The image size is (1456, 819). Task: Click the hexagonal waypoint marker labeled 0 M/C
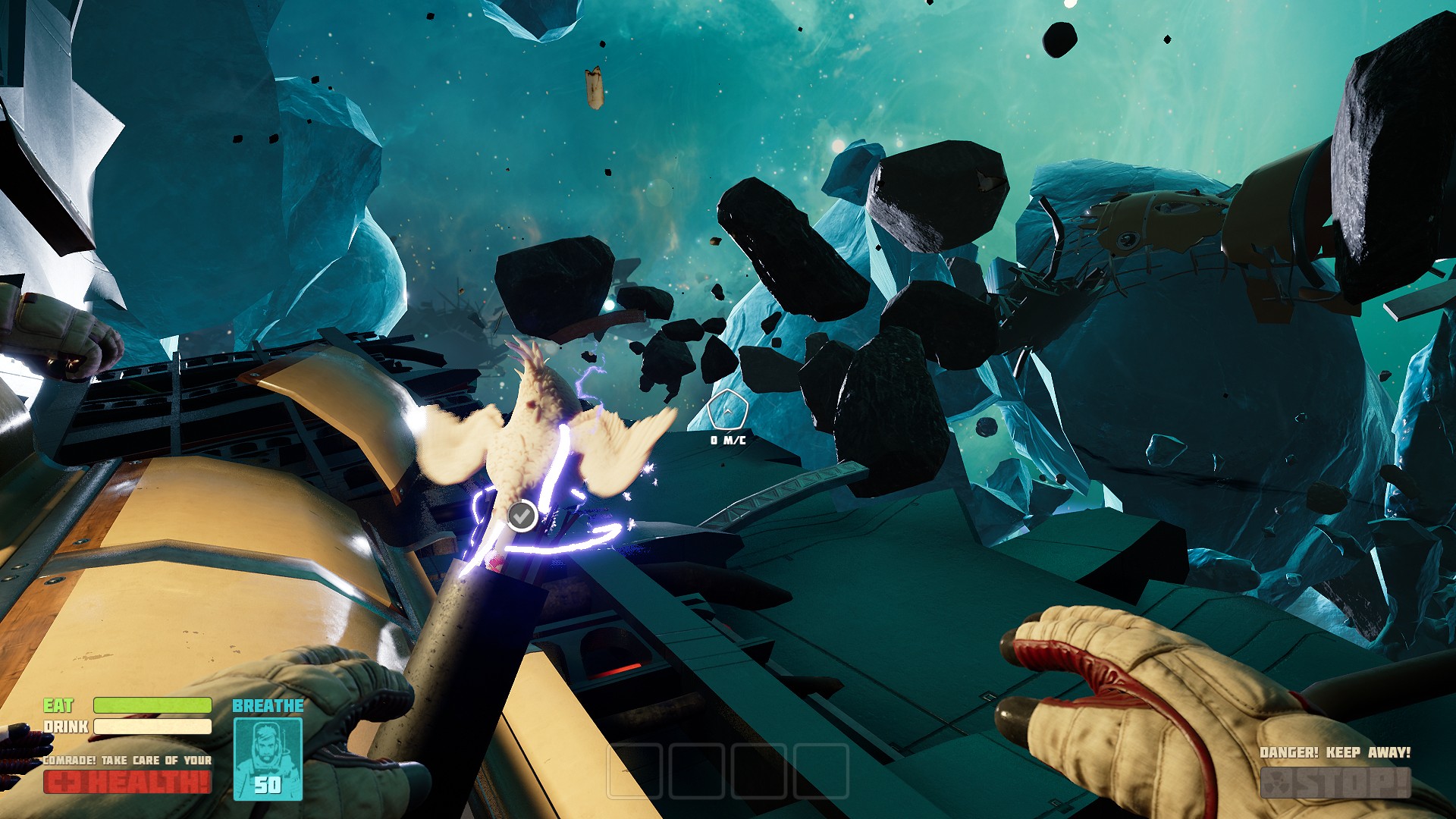click(x=726, y=408)
